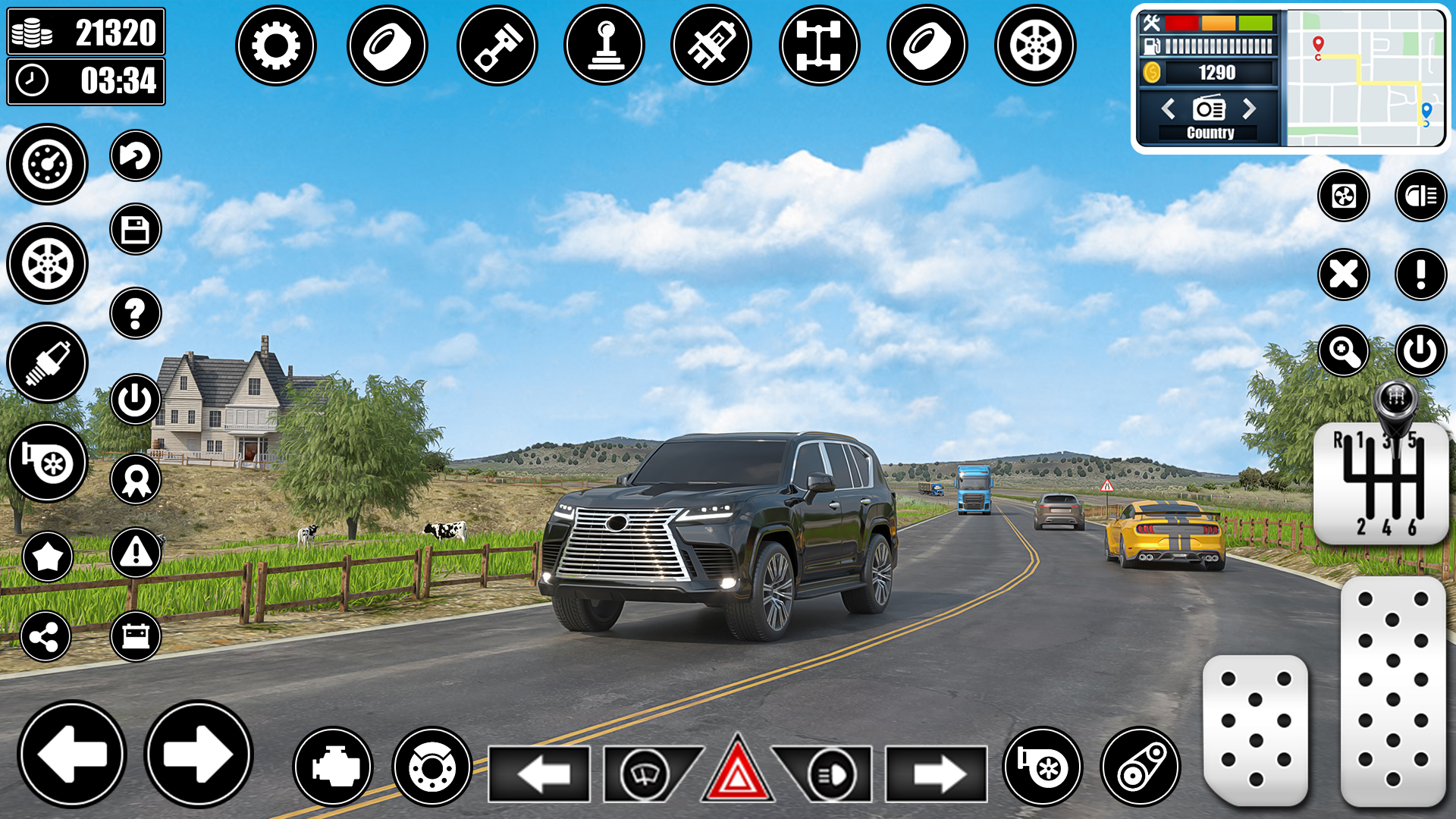Click the turbocharger icon in bottom toolbar
Screen dimensions: 1456x819
point(1042,767)
